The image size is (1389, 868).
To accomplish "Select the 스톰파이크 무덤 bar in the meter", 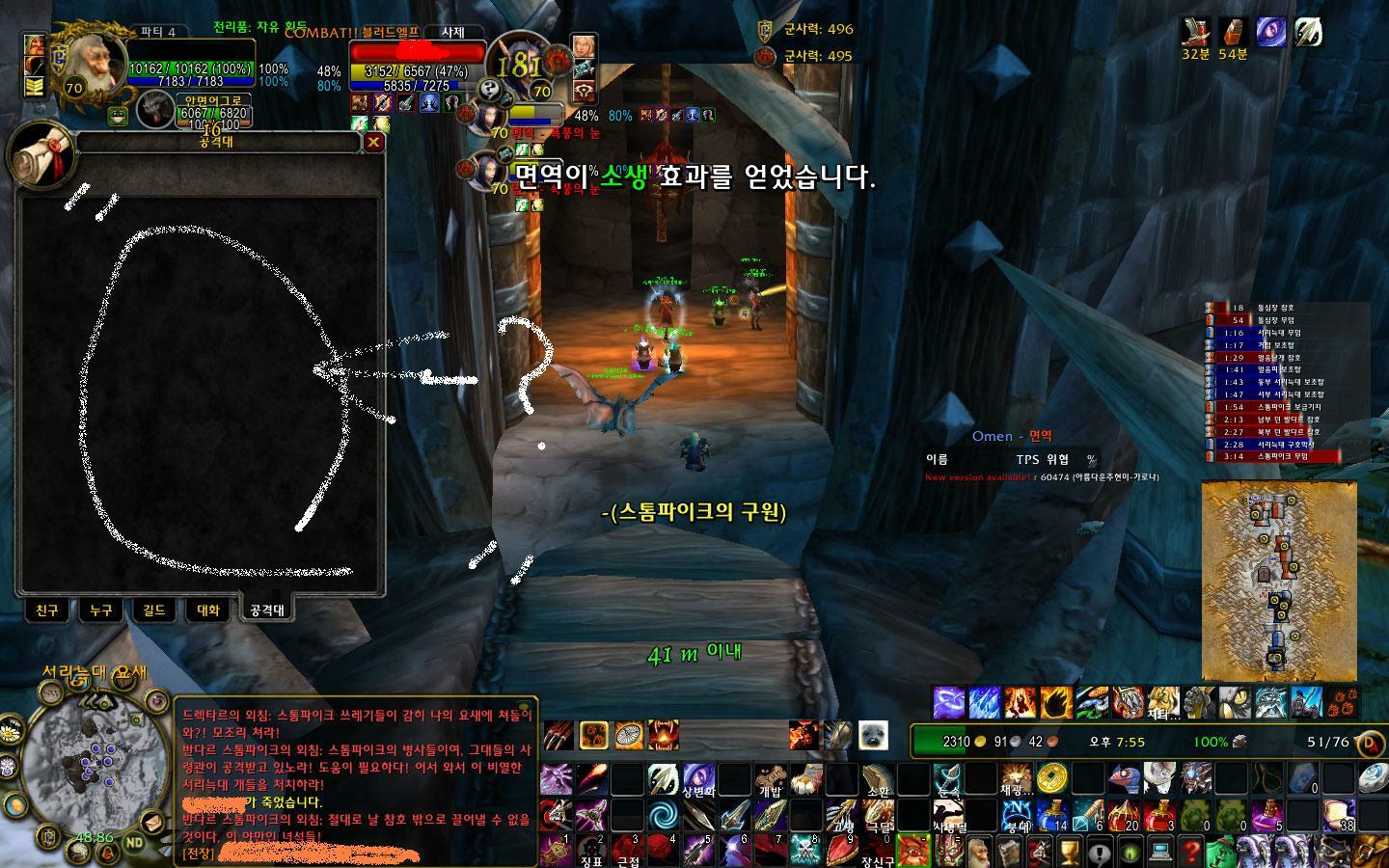I will point(1278,455).
